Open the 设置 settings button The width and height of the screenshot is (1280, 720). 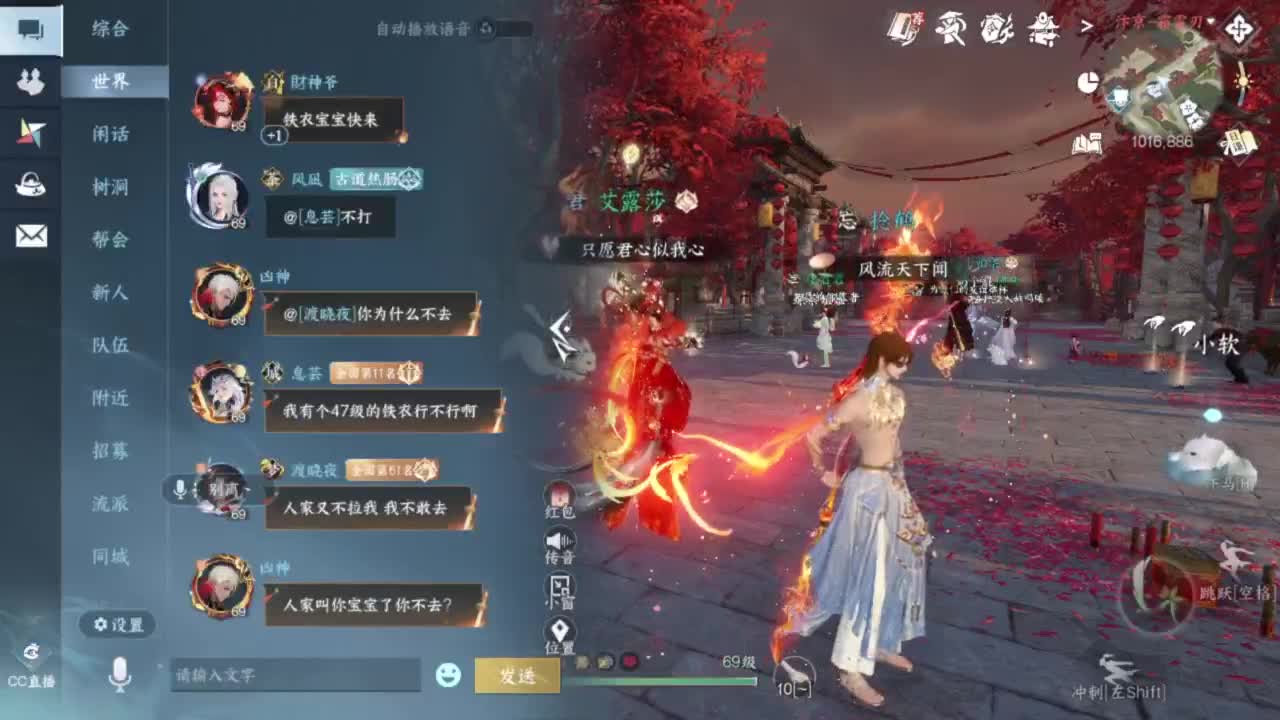coord(118,625)
